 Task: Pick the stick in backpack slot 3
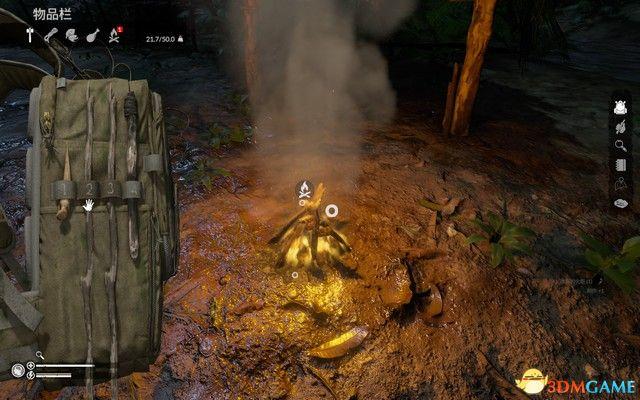click(x=110, y=188)
